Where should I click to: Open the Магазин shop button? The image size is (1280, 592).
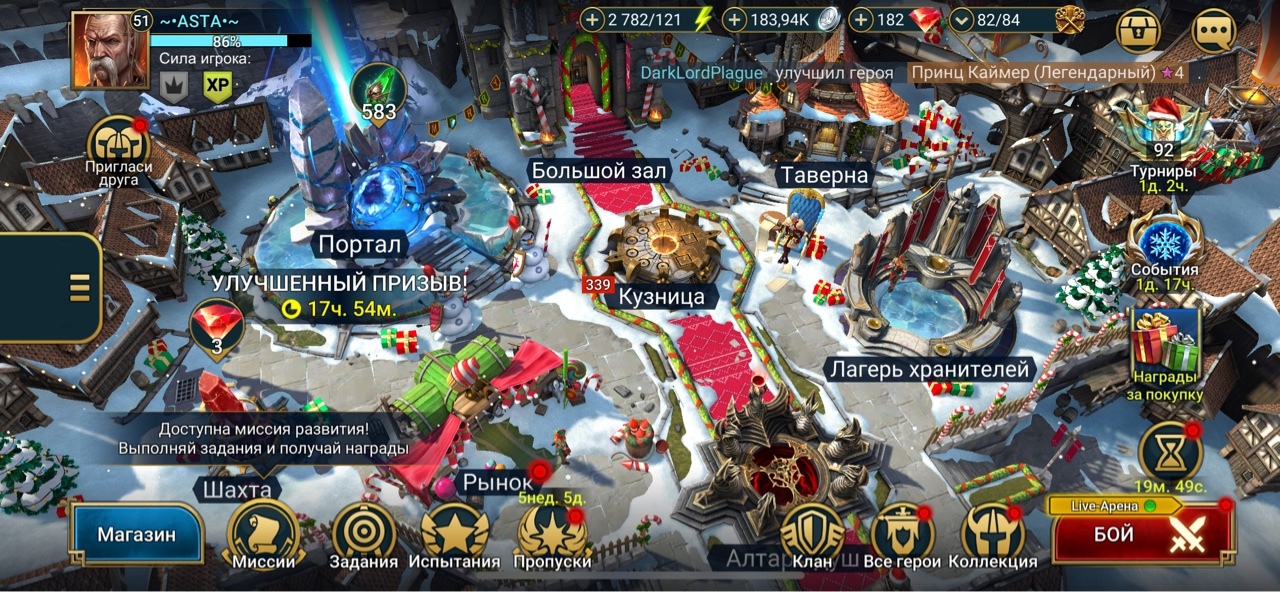click(136, 534)
